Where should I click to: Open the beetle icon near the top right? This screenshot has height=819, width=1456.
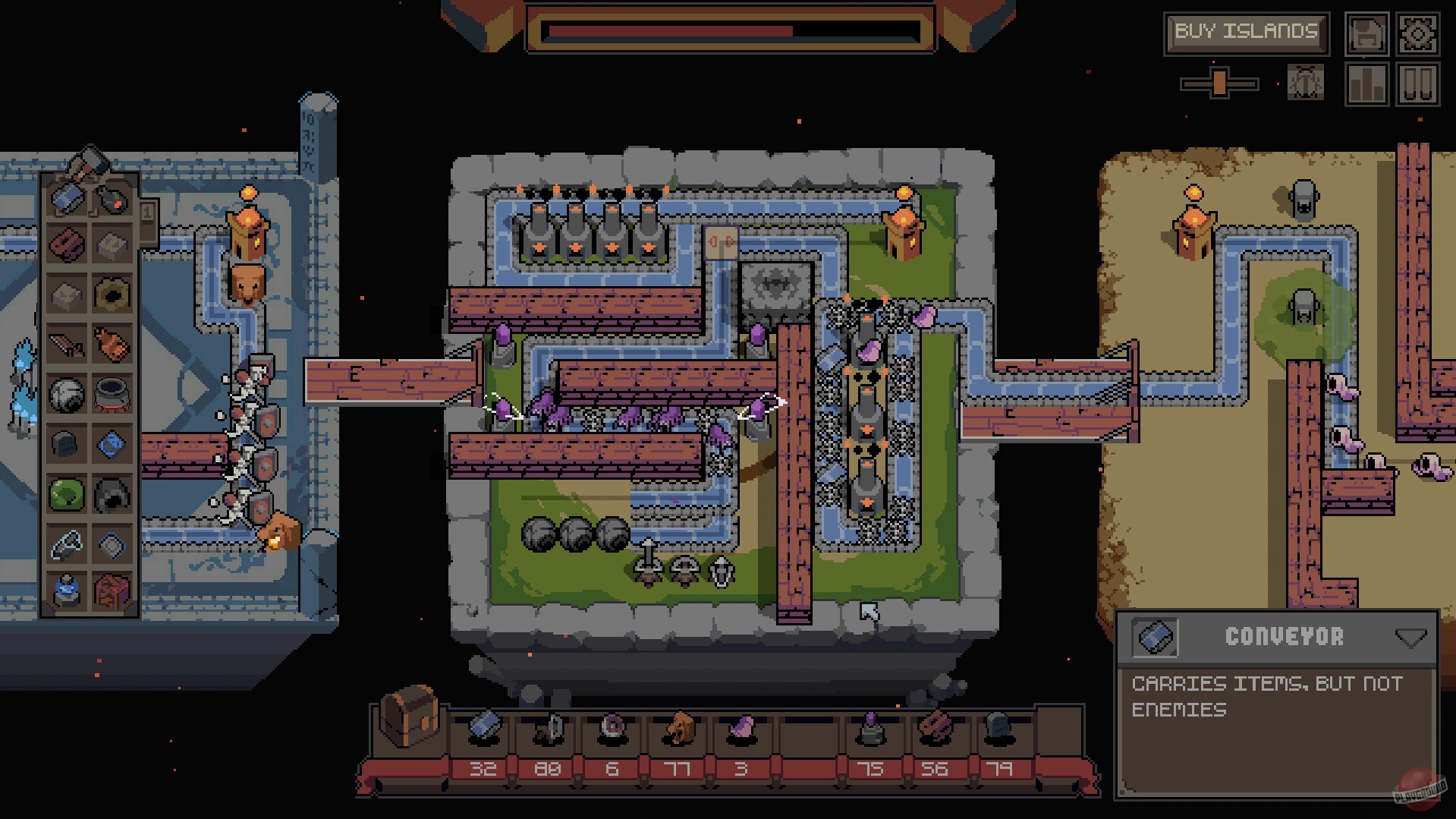[1303, 82]
